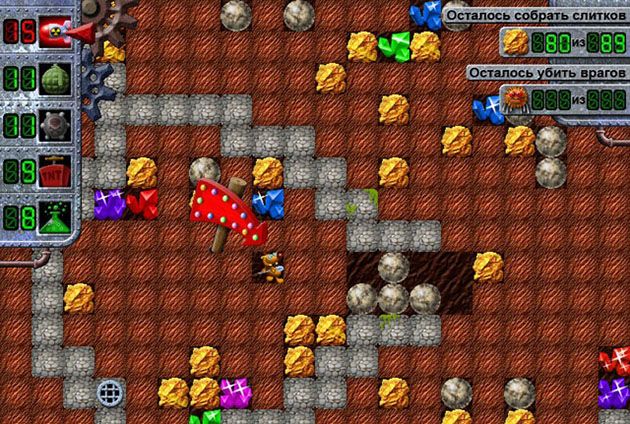Select the spiked mine weapon slot

[x=54, y=125]
